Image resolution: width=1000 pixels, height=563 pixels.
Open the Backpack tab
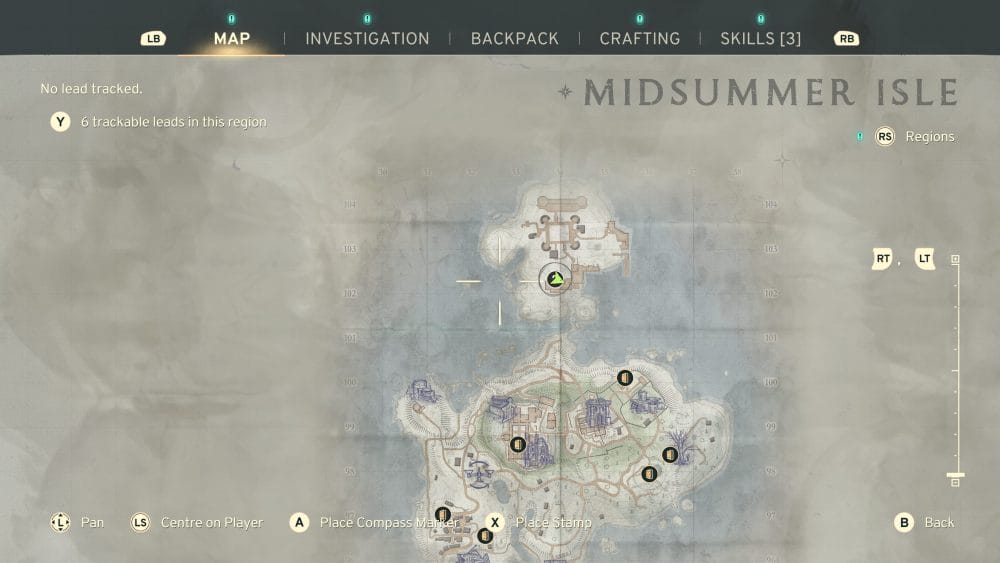pyautogui.click(x=515, y=39)
